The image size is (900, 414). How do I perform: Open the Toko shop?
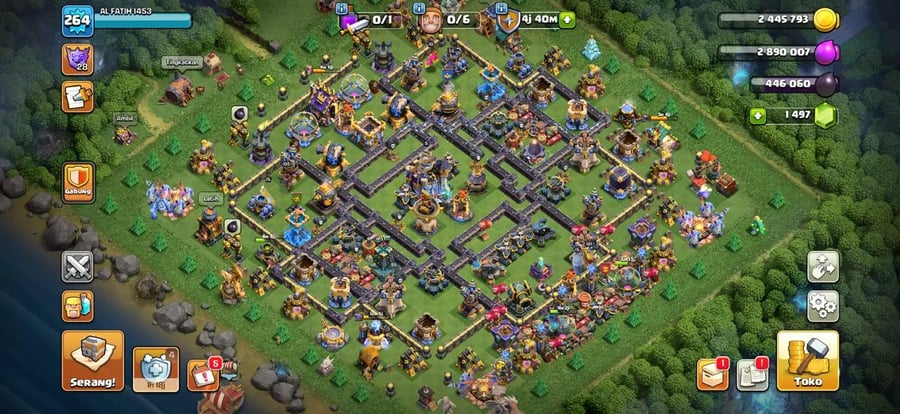click(808, 360)
